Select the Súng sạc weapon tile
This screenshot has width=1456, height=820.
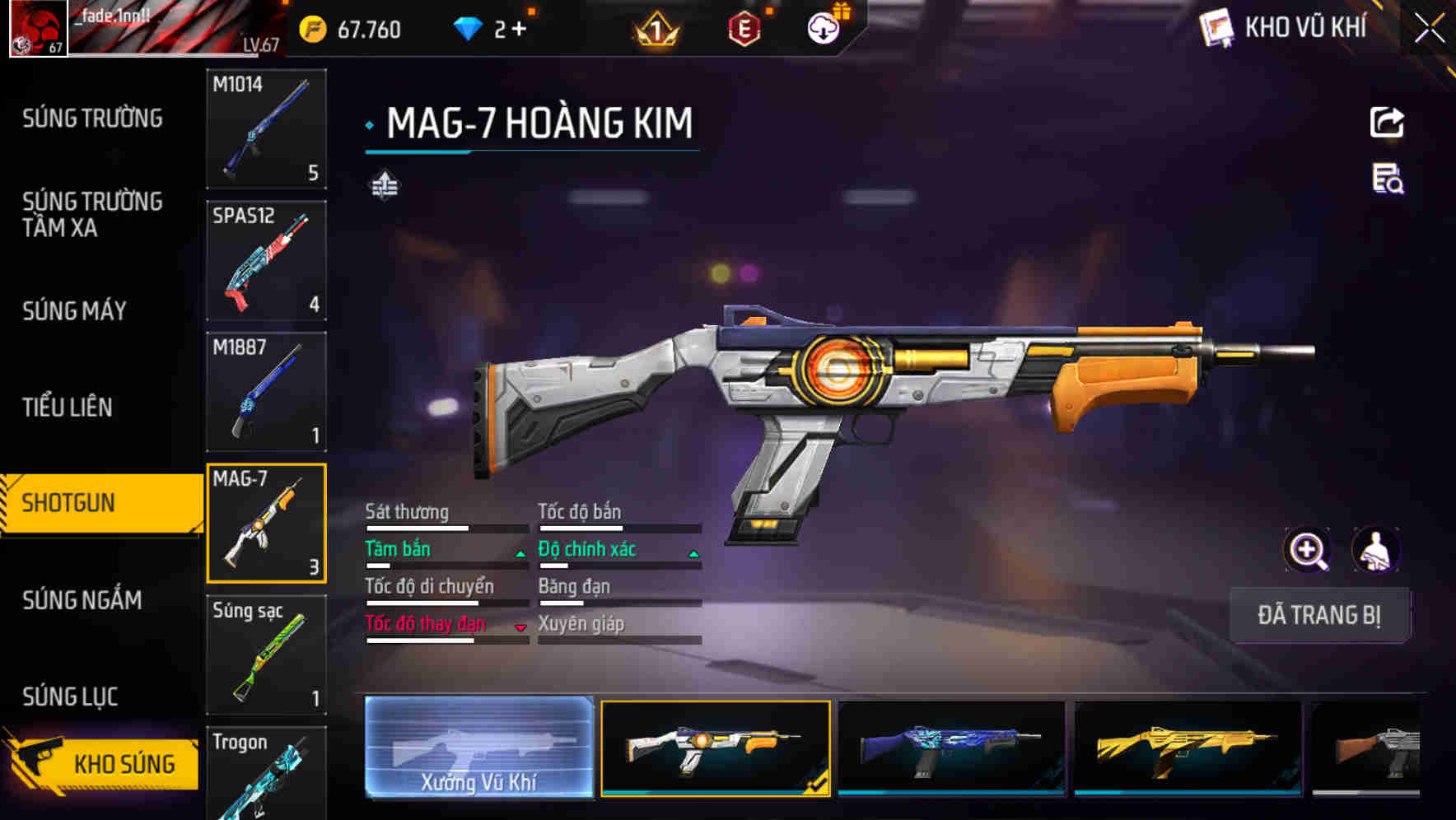click(266, 655)
